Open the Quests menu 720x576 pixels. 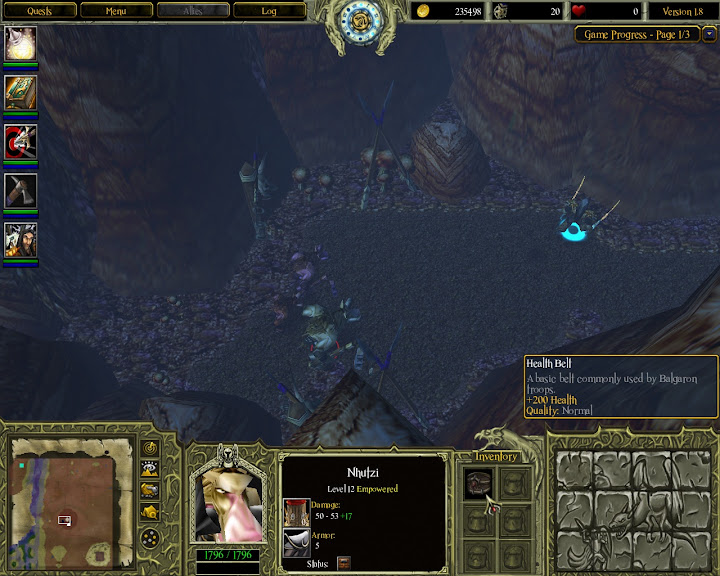tap(39, 11)
